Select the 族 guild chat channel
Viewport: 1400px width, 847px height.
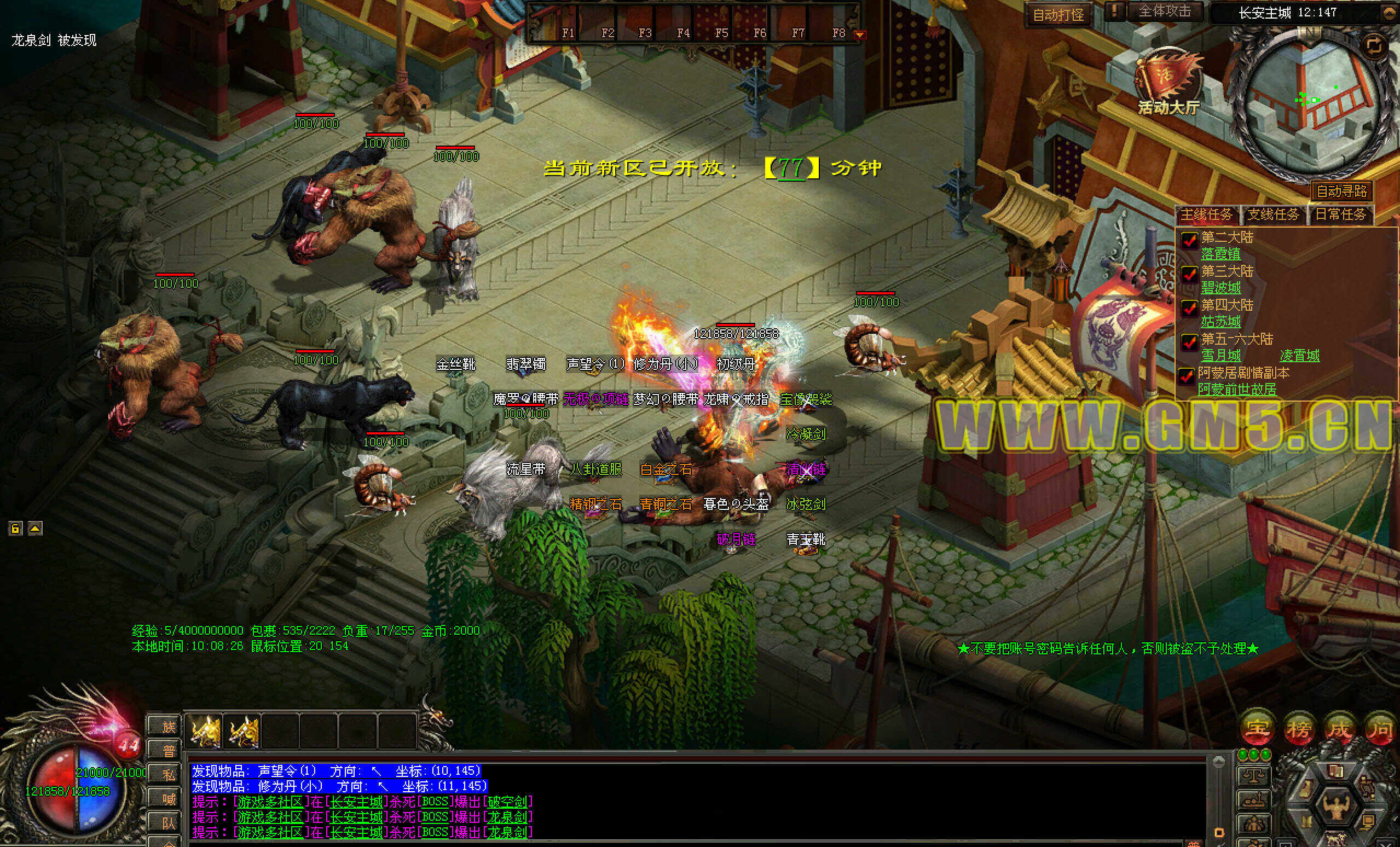169,727
